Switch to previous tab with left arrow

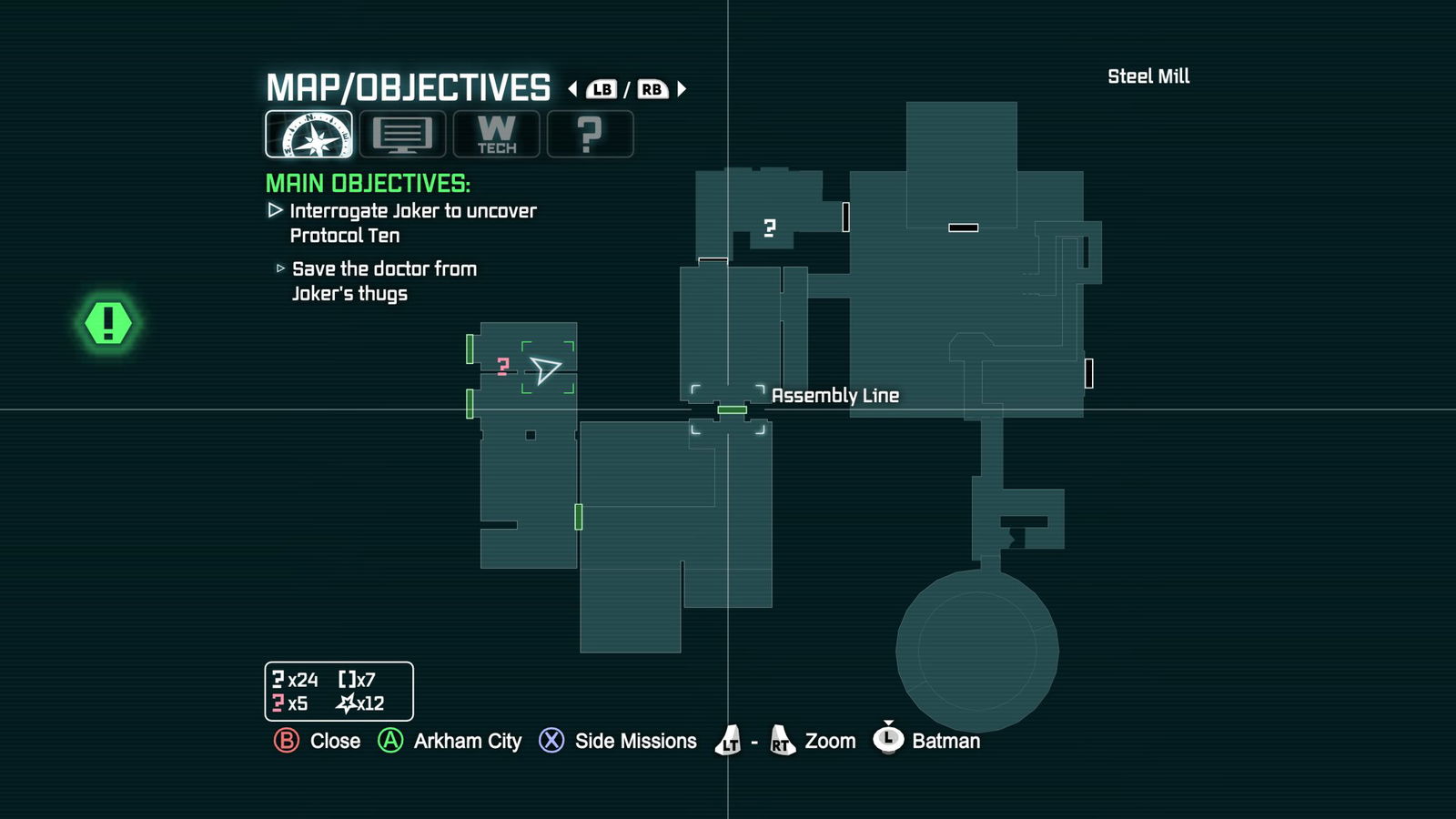pyautogui.click(x=572, y=89)
